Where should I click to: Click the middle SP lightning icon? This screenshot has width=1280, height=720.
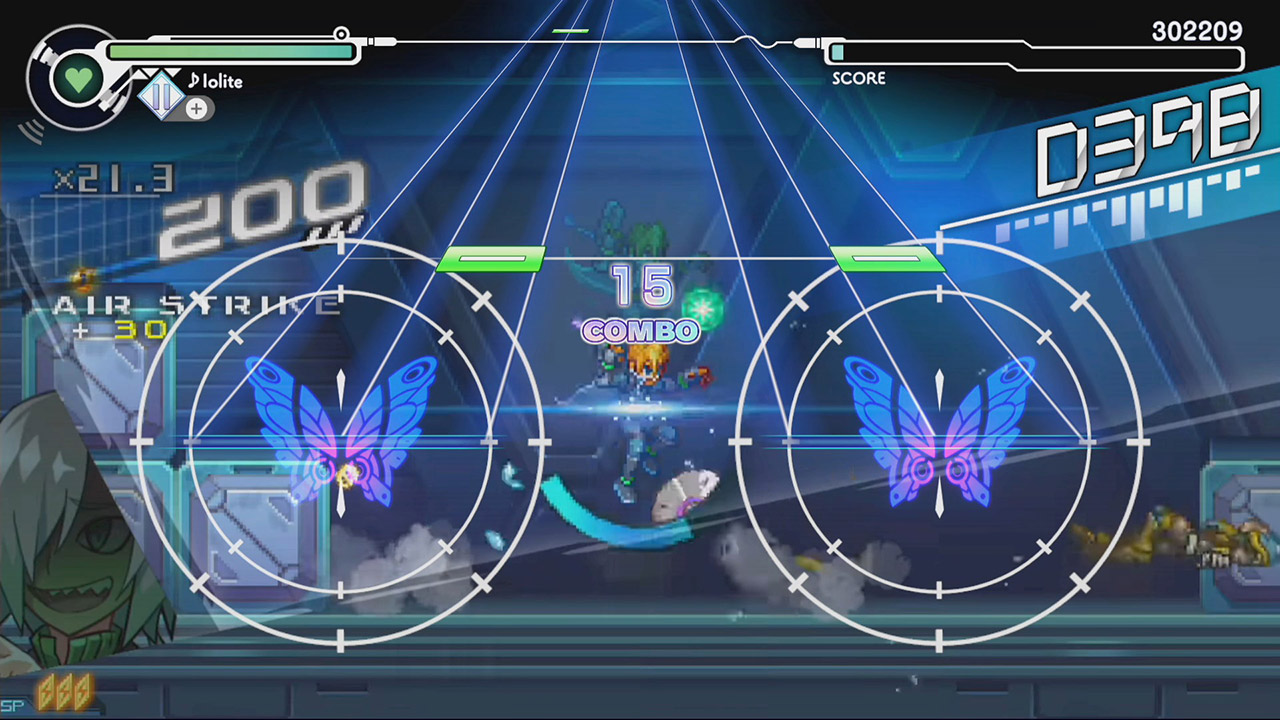tap(65, 692)
